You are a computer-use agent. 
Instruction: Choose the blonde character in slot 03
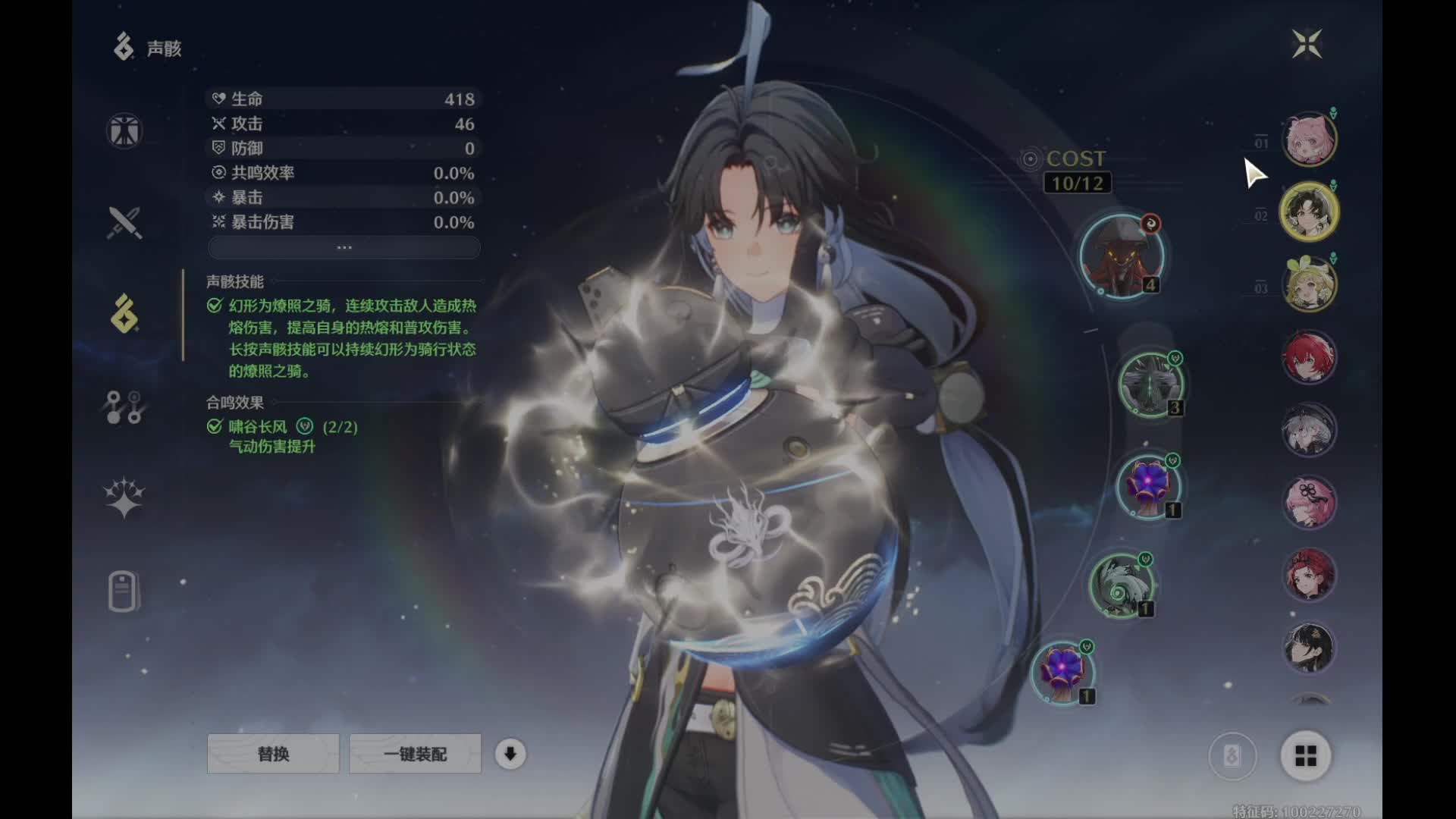tap(1309, 284)
